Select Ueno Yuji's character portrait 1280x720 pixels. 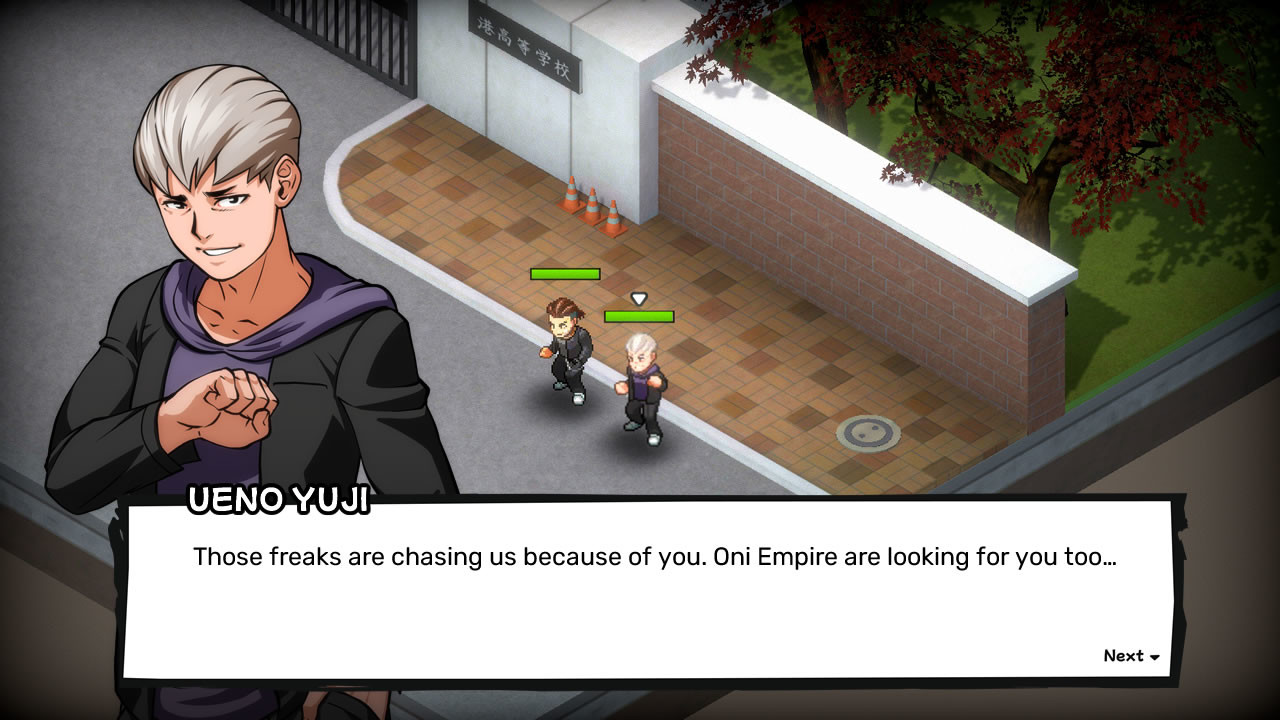210,250
